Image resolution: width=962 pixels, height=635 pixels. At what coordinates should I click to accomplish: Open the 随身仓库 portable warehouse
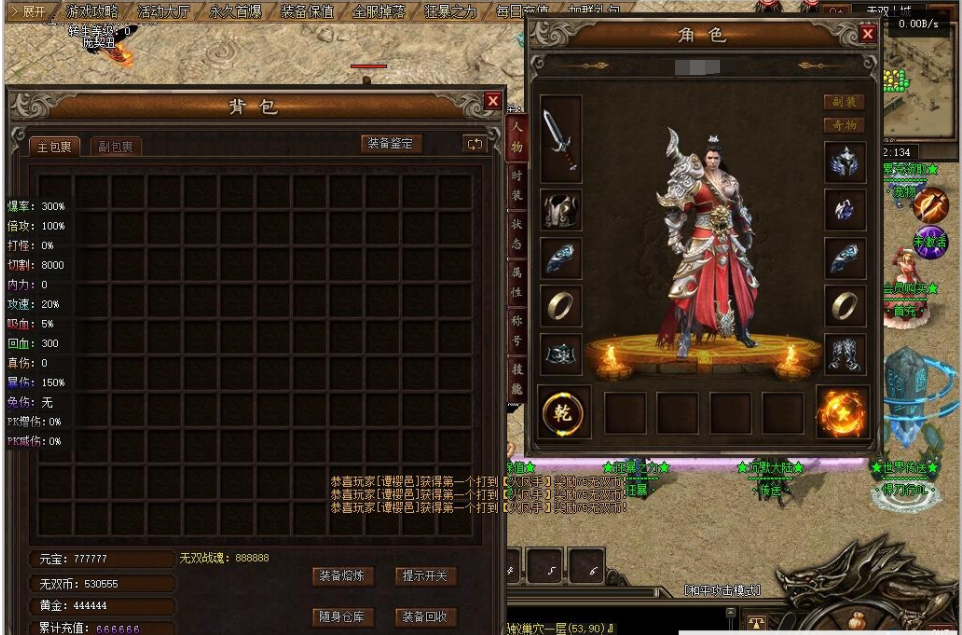[343, 616]
